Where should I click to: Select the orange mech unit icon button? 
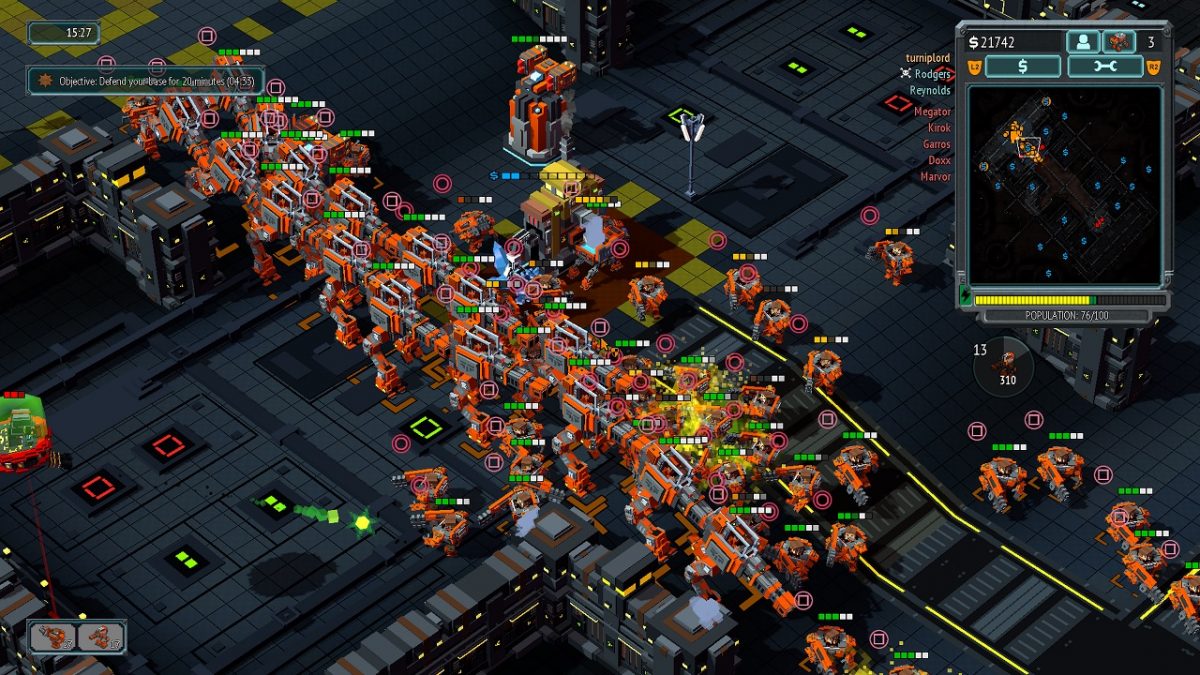[1118, 42]
